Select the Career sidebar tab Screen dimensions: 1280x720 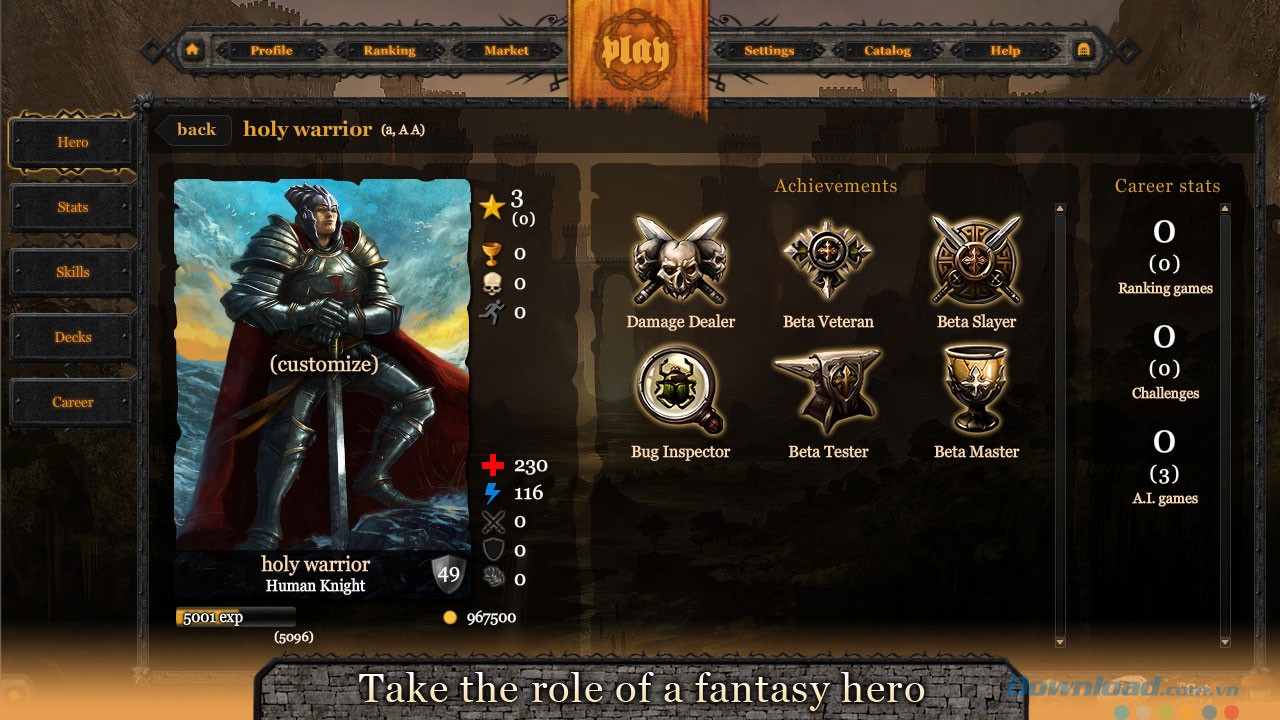point(72,401)
